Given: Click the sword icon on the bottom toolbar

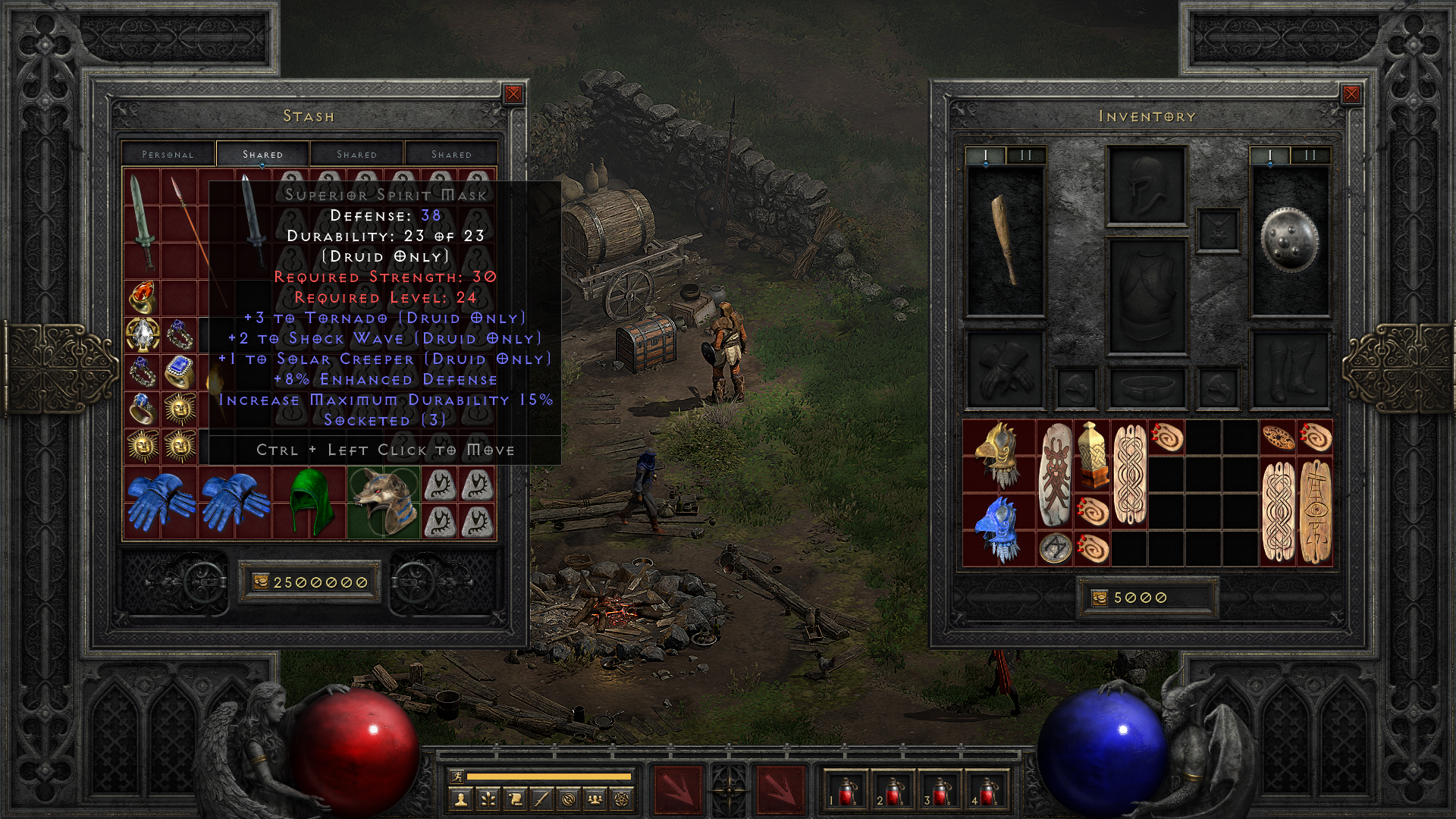Looking at the screenshot, I should 541,799.
